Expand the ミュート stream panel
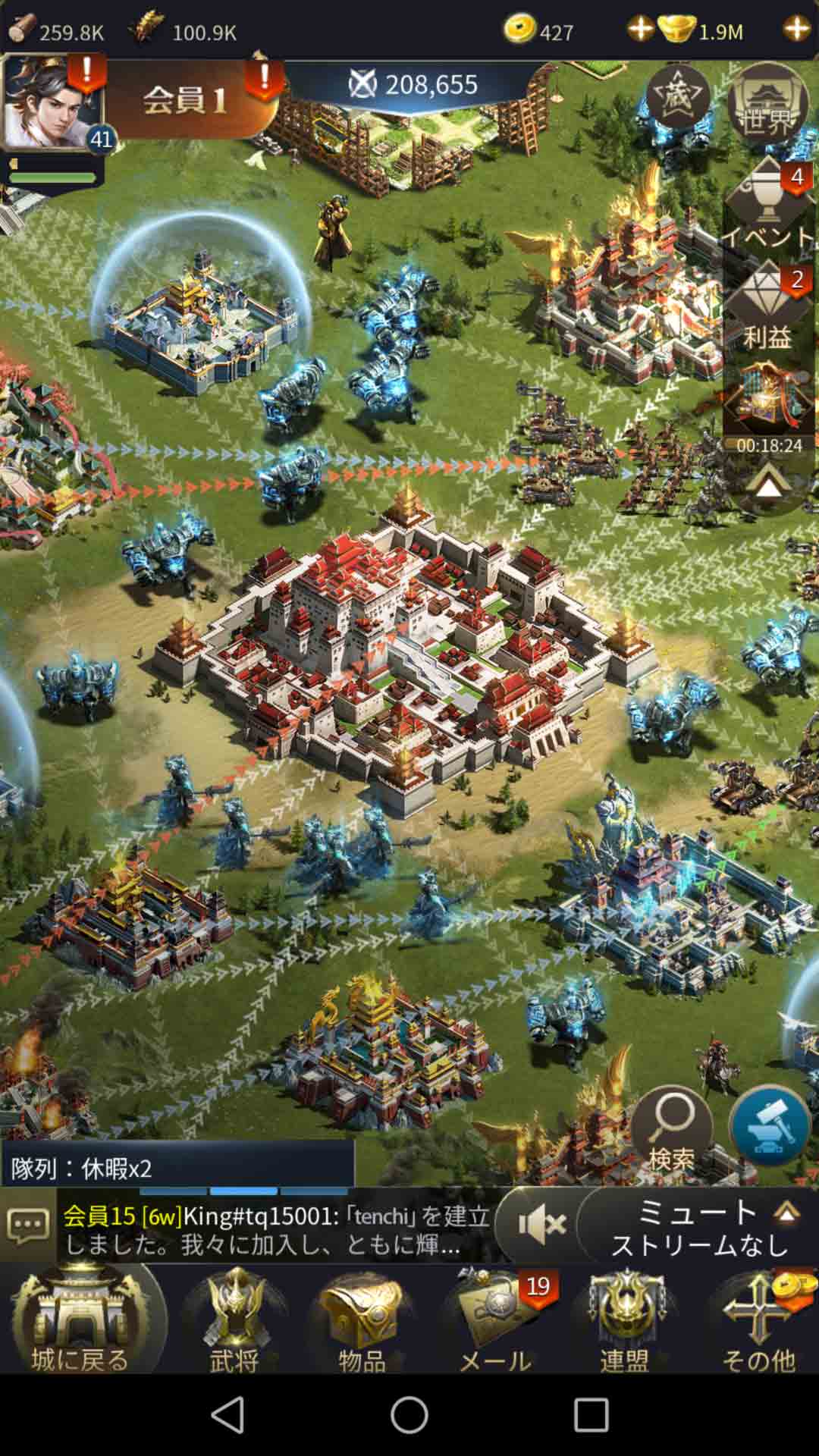 (x=786, y=1213)
